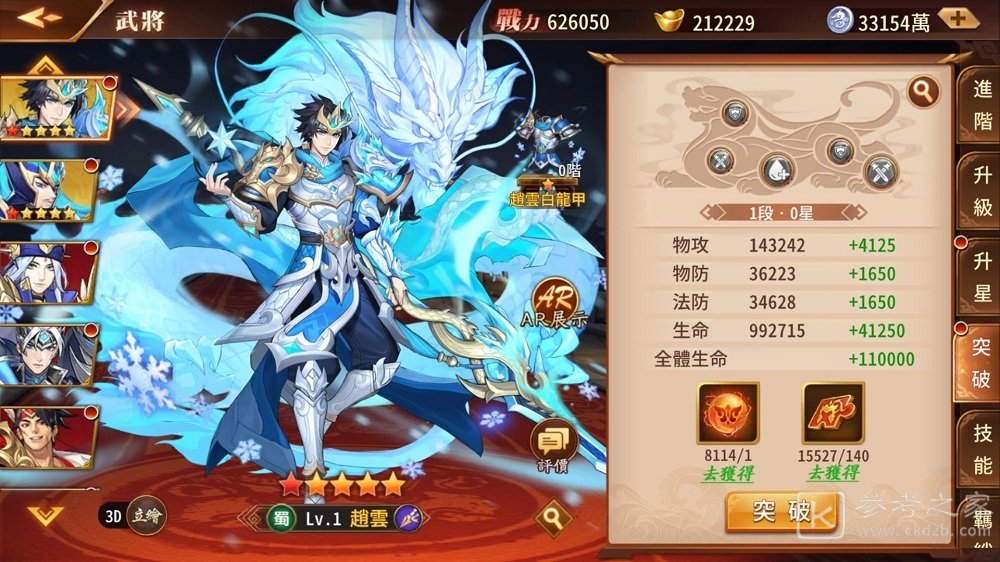Screen dimensions: 1000x562
Task: Switch to the 進階 tab
Action: [982, 104]
